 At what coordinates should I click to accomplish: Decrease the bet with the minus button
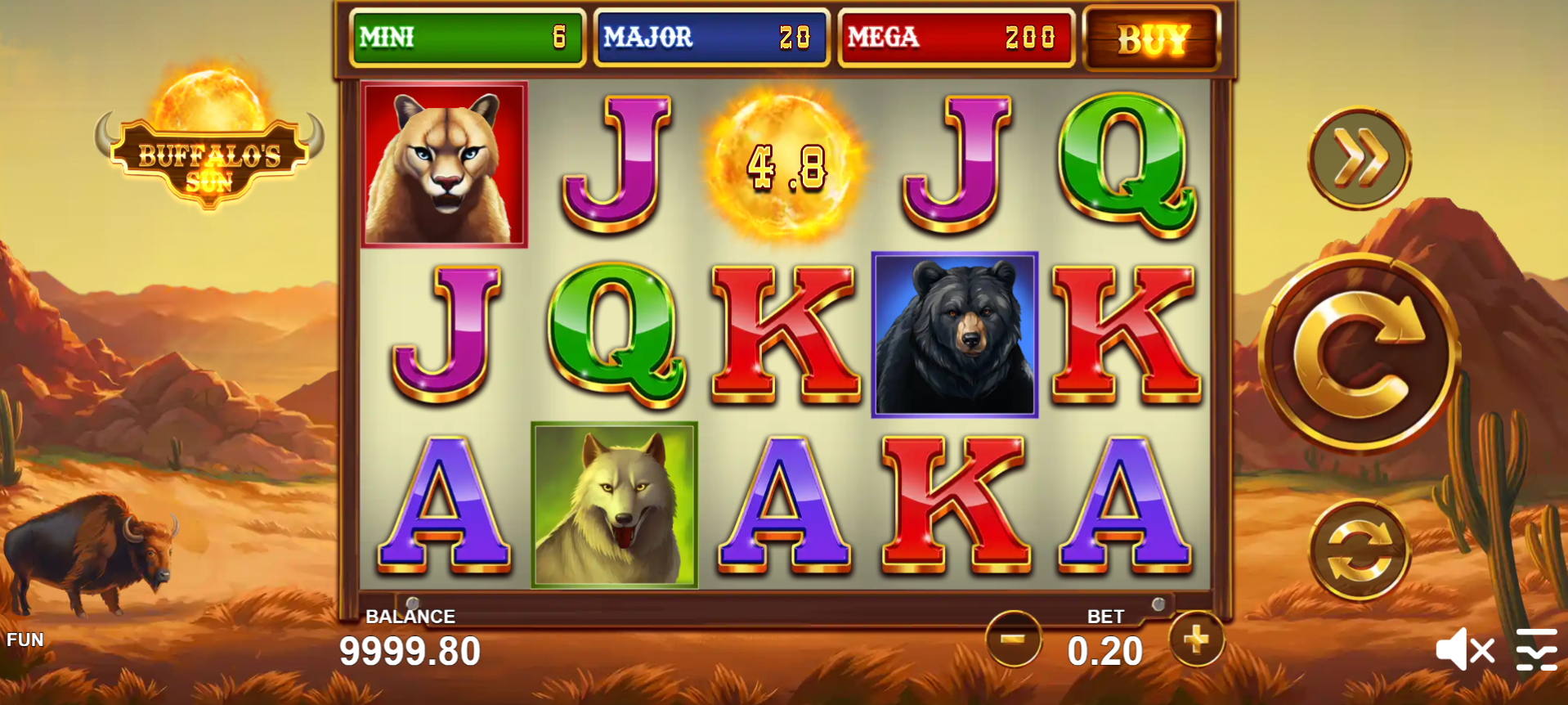point(1013,639)
